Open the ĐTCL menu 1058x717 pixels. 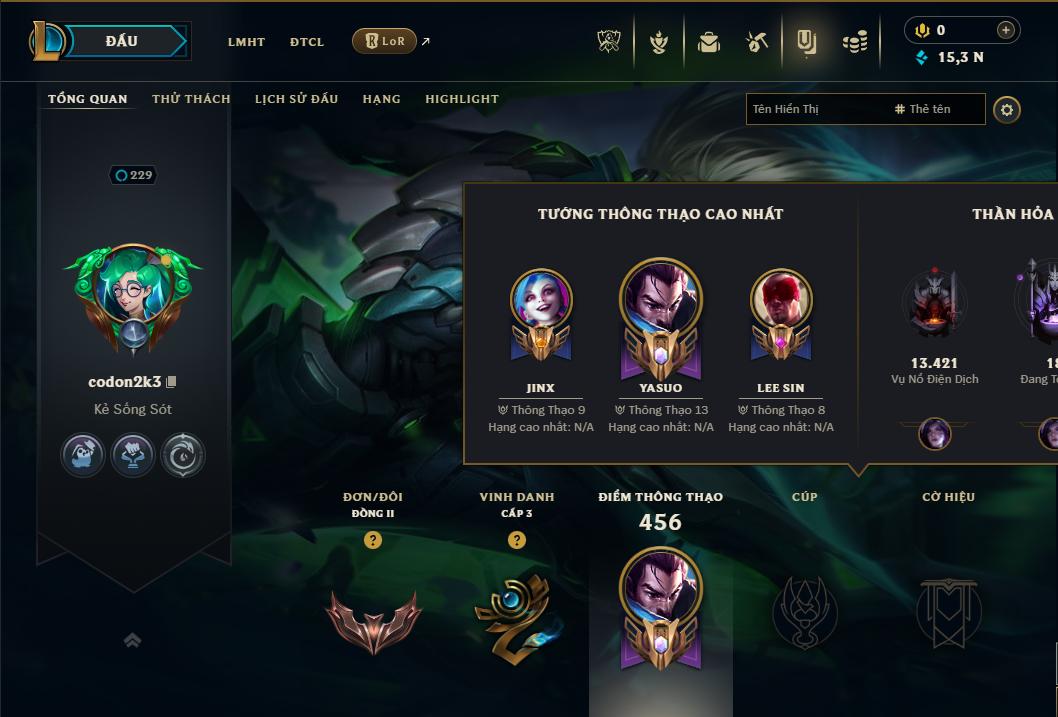tap(307, 42)
